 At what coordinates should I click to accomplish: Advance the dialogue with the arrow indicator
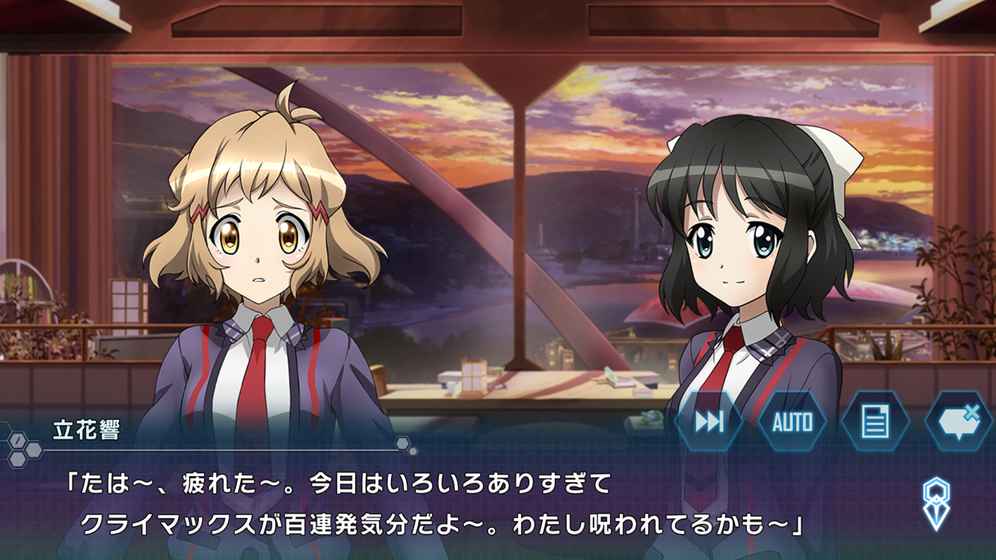[x=935, y=502]
